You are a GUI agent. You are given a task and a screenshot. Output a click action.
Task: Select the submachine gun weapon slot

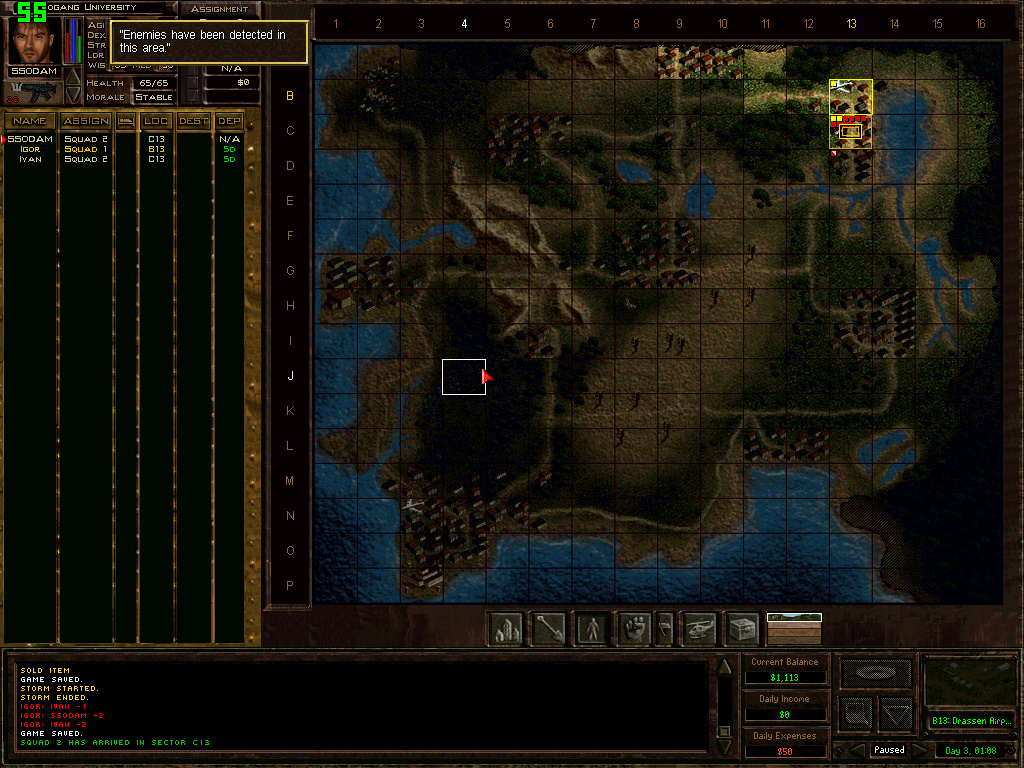point(34,93)
